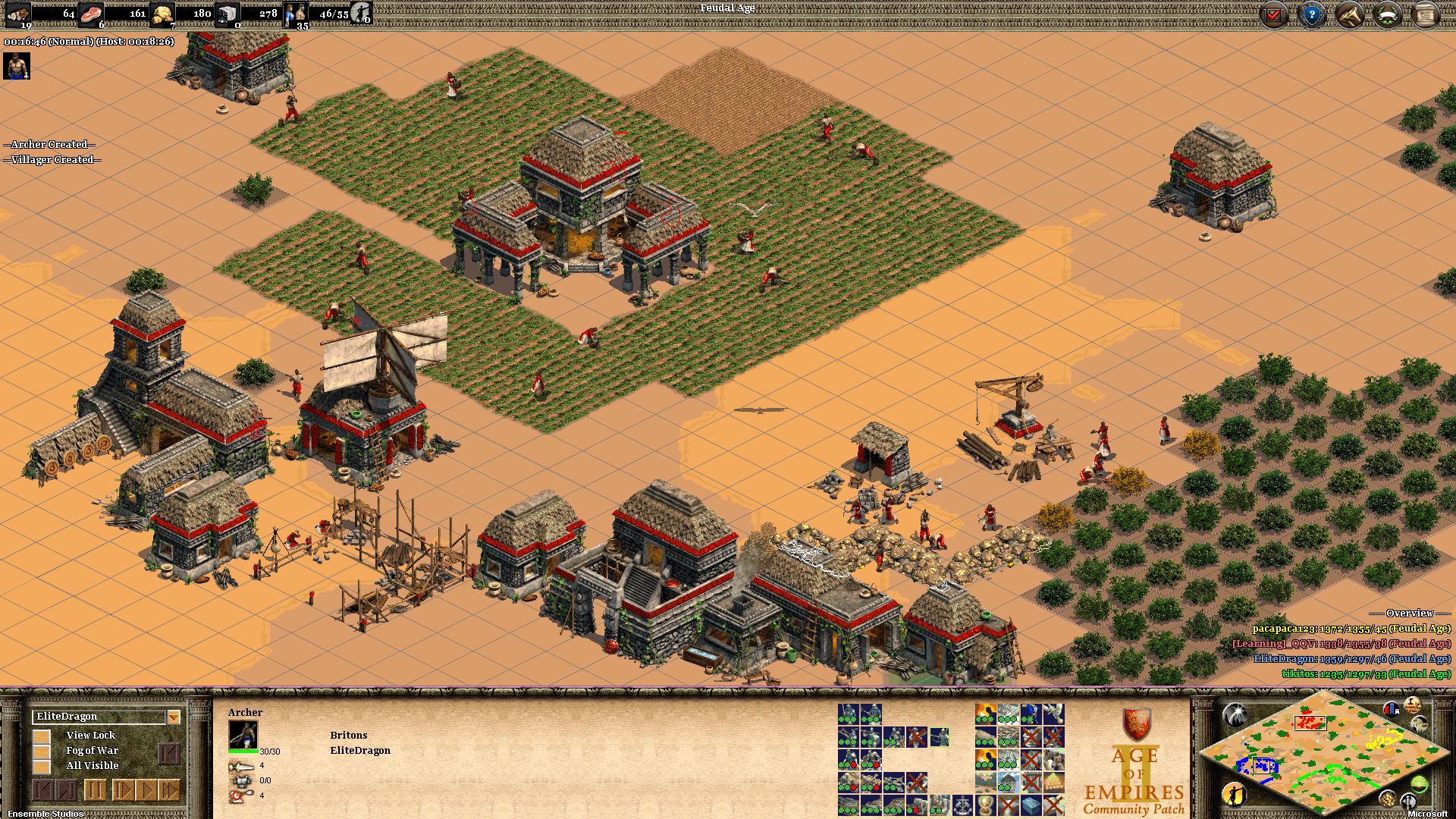Toggle the statistics display button with colored banners
Image resolution: width=1456 pixels, height=819 pixels.
tap(1391, 710)
